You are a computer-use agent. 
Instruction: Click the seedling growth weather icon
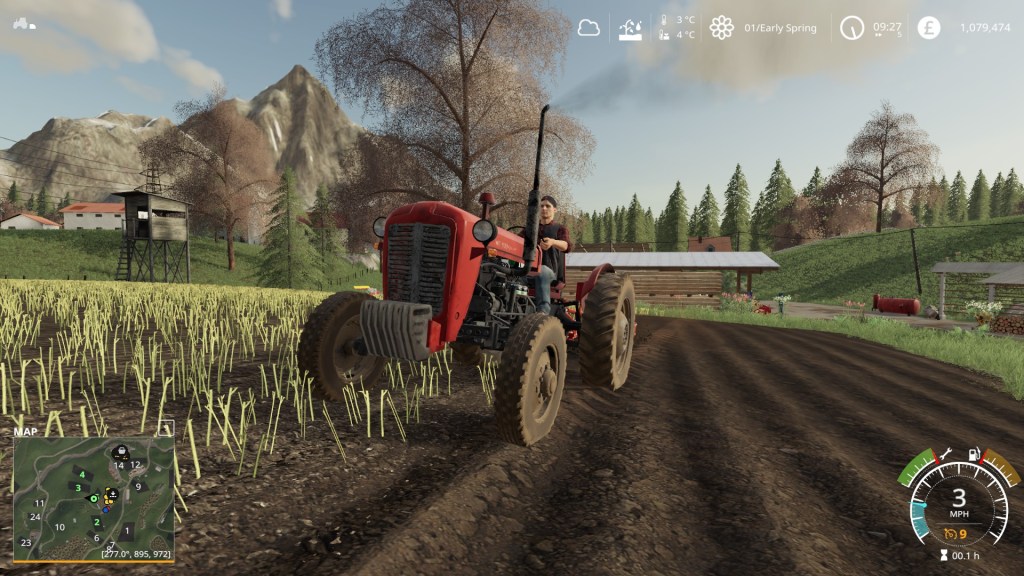(x=631, y=28)
